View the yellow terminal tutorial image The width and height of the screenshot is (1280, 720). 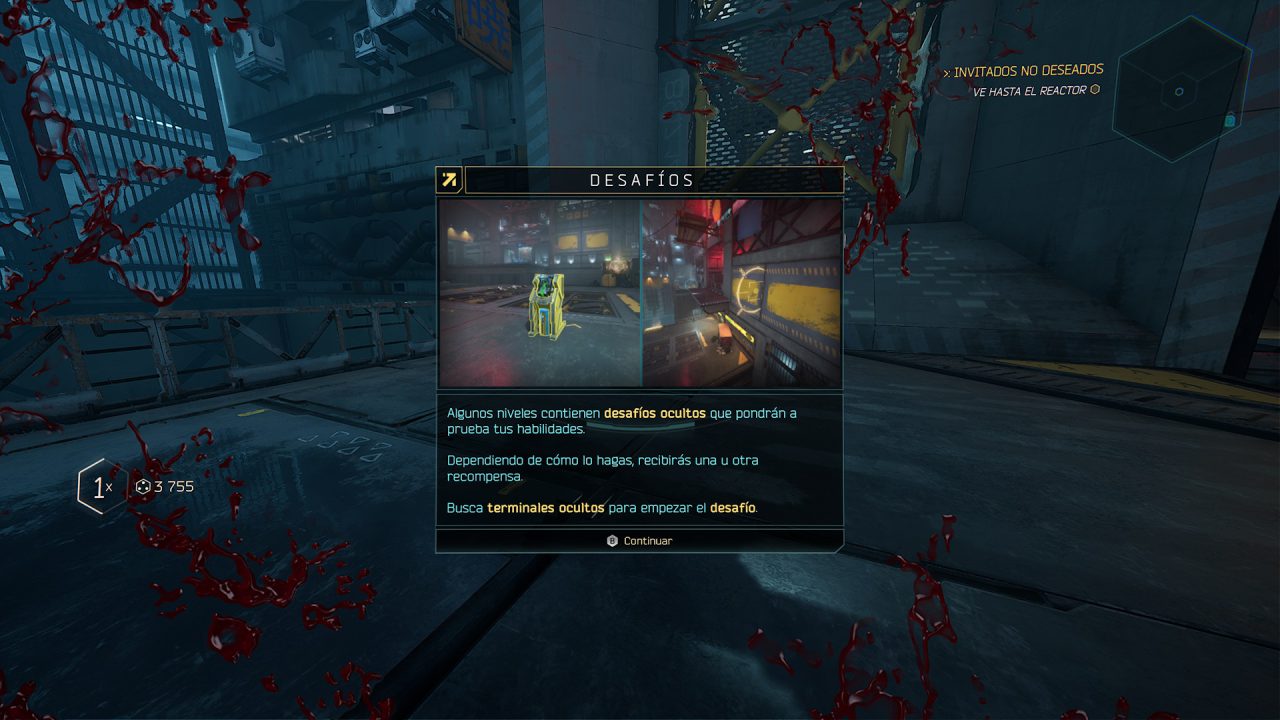tap(540, 292)
